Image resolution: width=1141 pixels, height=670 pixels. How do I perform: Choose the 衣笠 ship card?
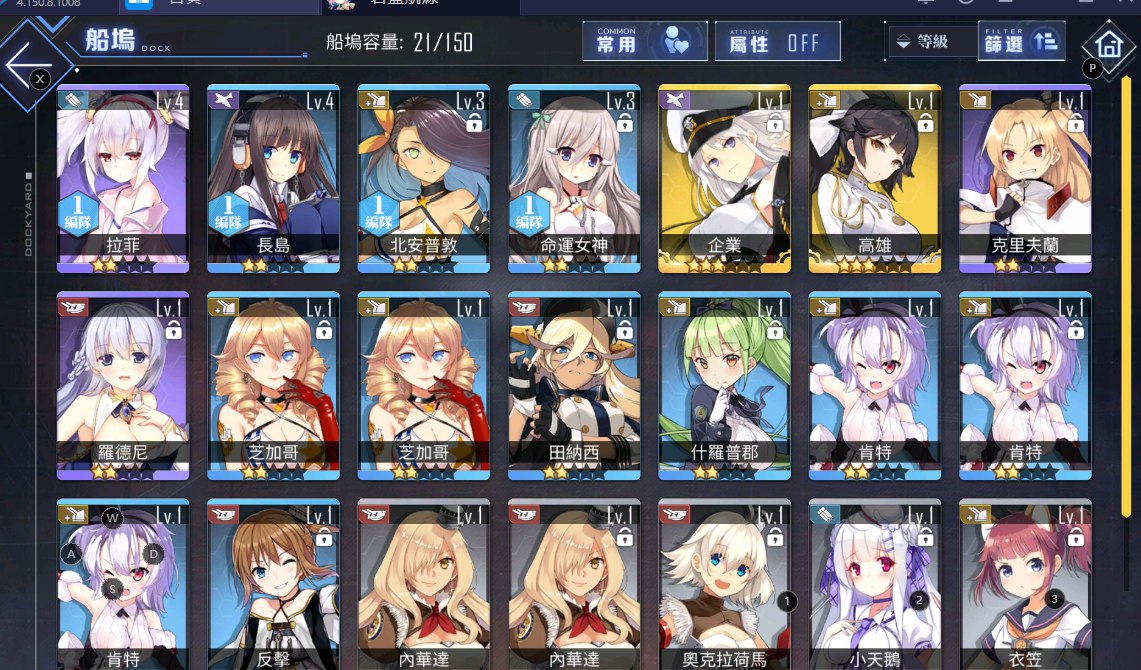point(1024,585)
